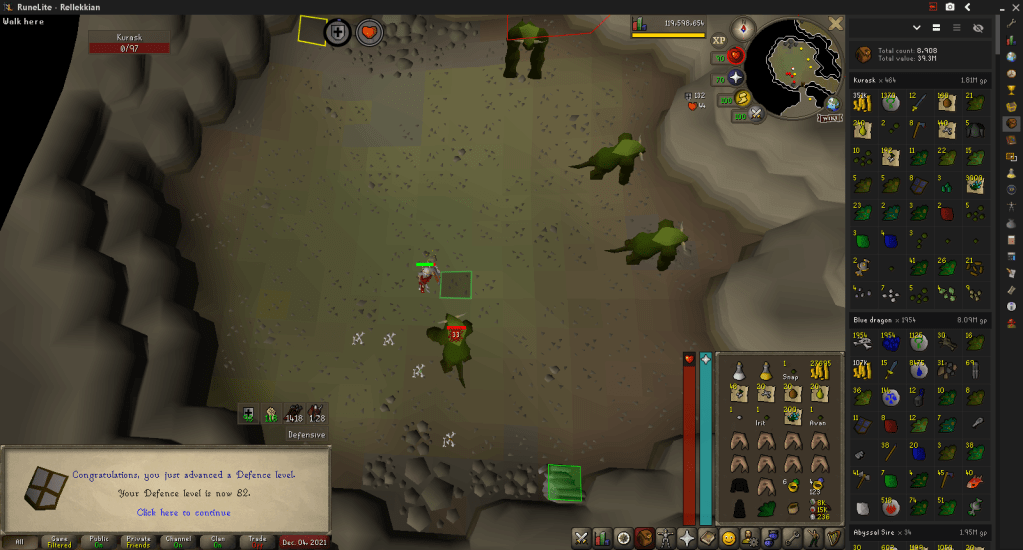
Task: Open the Spellbook tab
Action: tap(709, 538)
